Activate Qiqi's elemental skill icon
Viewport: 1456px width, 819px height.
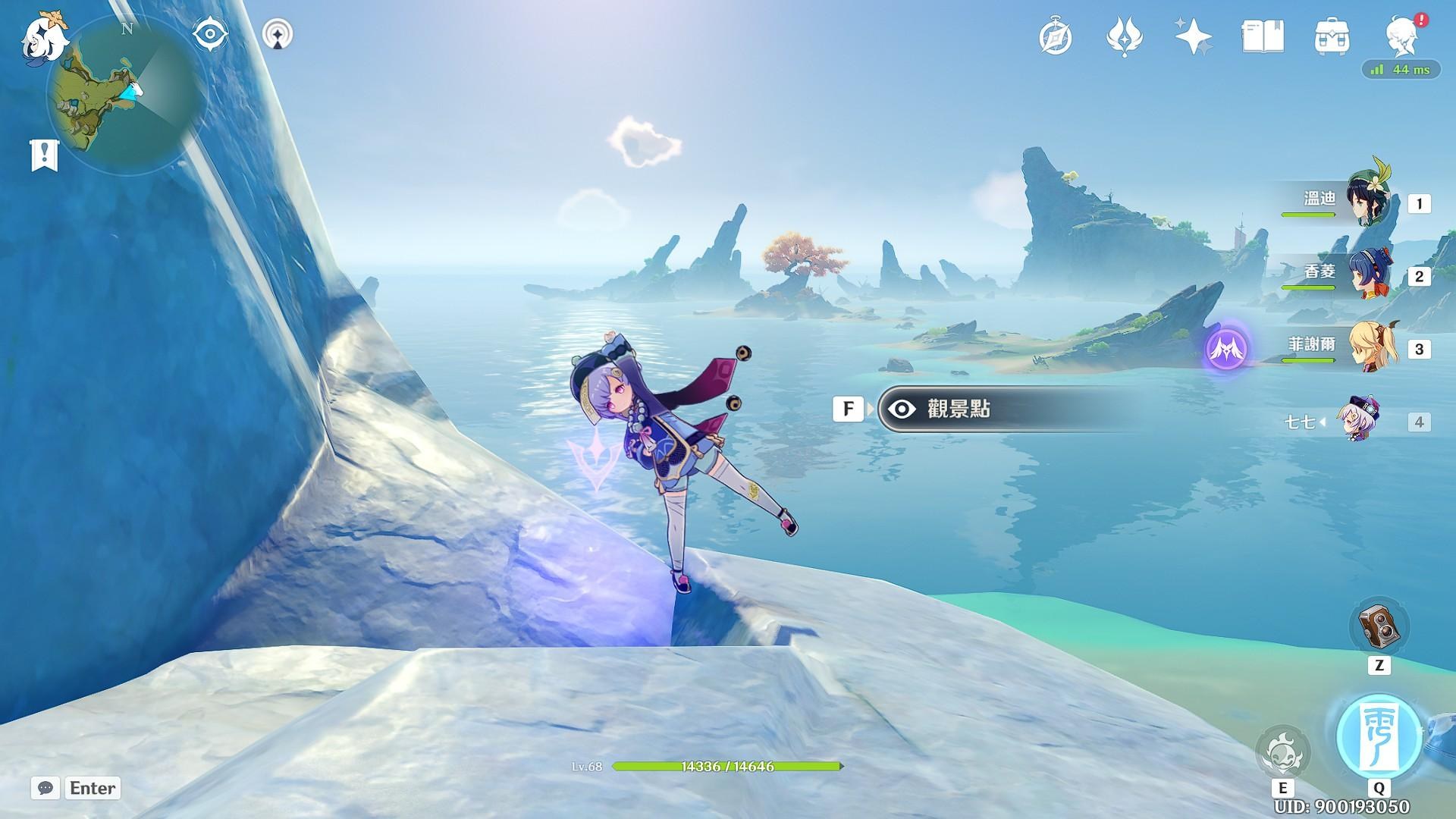tap(1282, 752)
